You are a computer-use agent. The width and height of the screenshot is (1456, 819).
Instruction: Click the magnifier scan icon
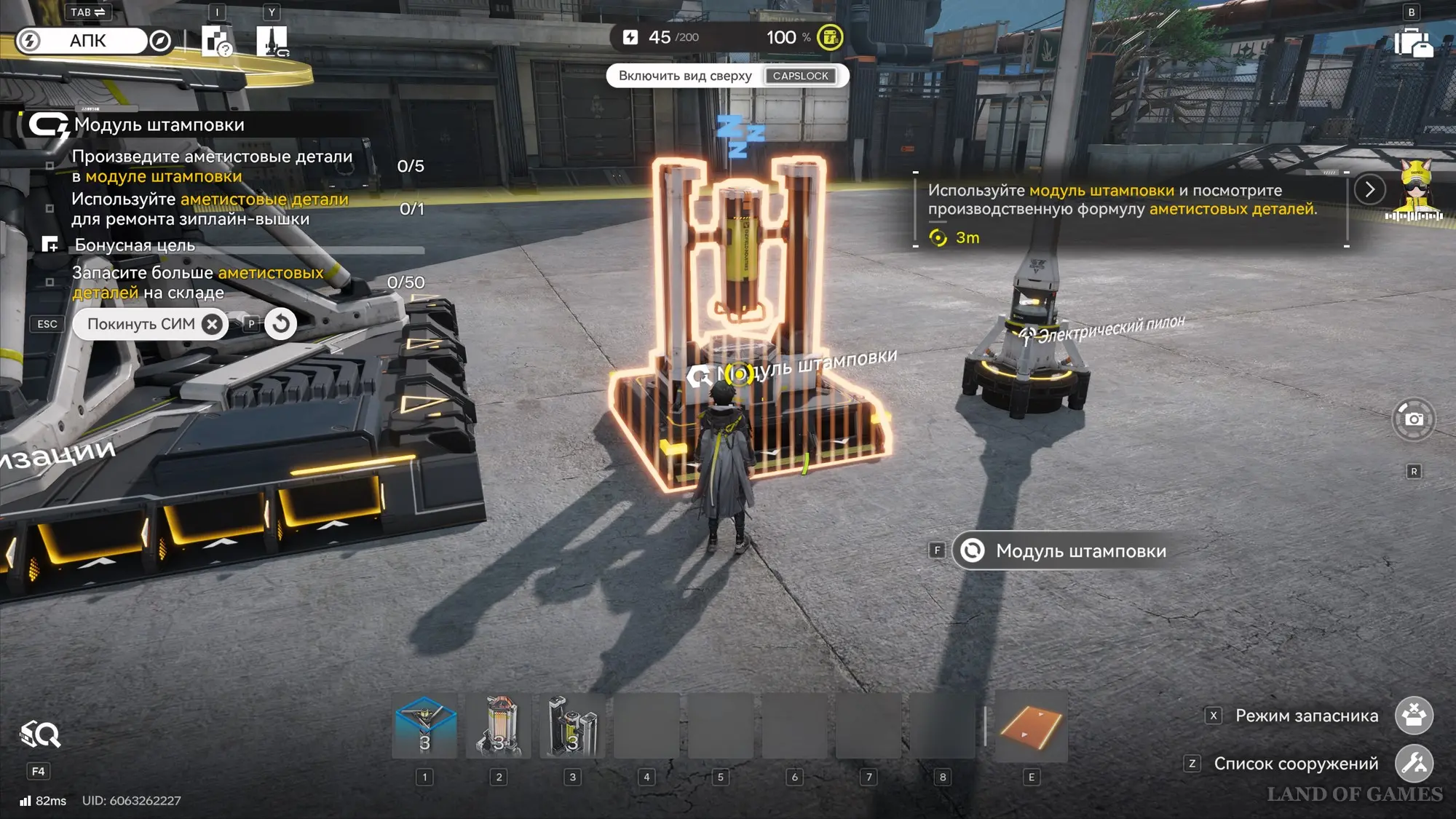41,735
